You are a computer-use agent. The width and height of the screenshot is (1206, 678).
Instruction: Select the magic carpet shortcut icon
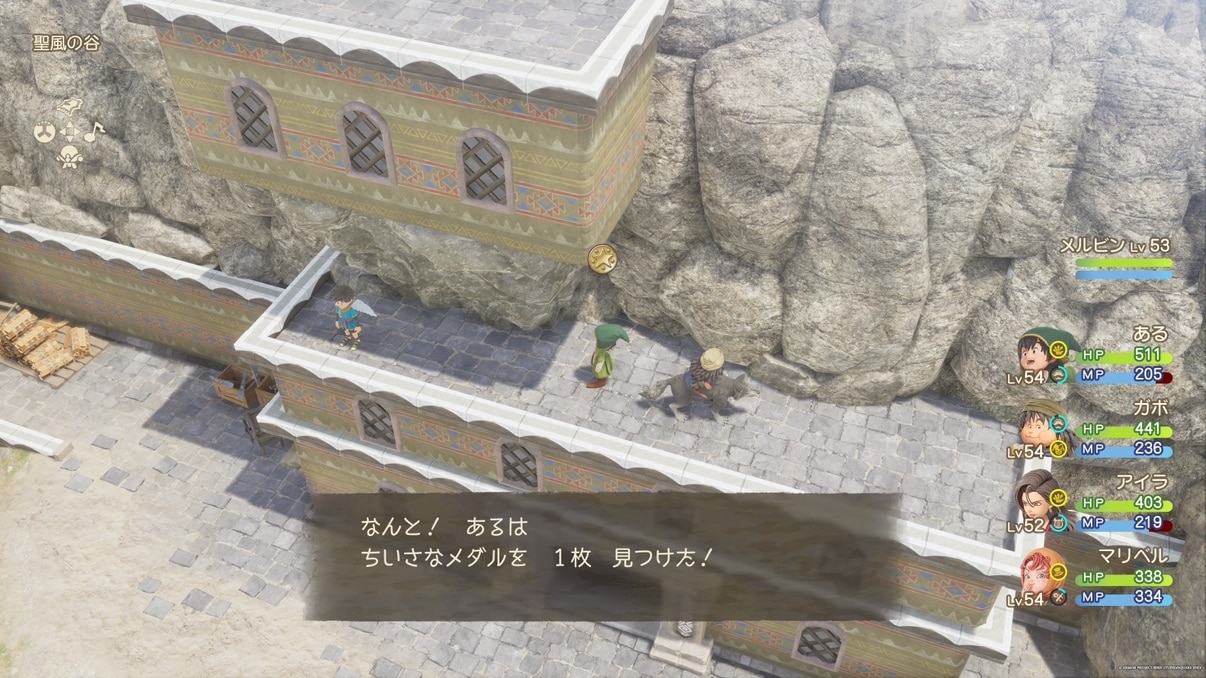[x=68, y=107]
